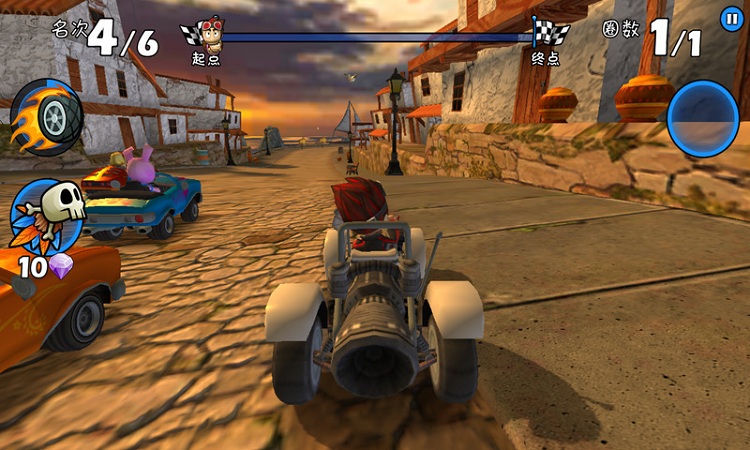Tap the empty blue circle item button
Screen dimensions: 750x450
coord(703,119)
